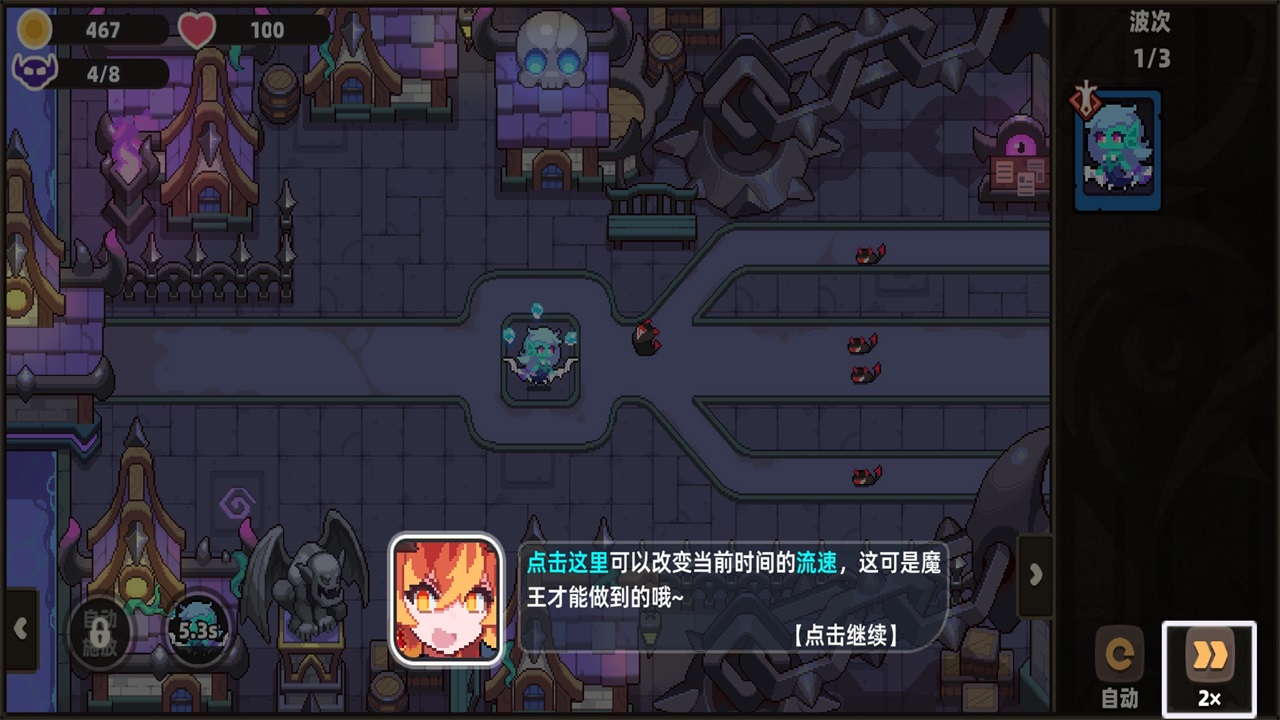Click the purple demon enemy counter icon
The width and height of the screenshot is (1280, 720).
pos(33,72)
